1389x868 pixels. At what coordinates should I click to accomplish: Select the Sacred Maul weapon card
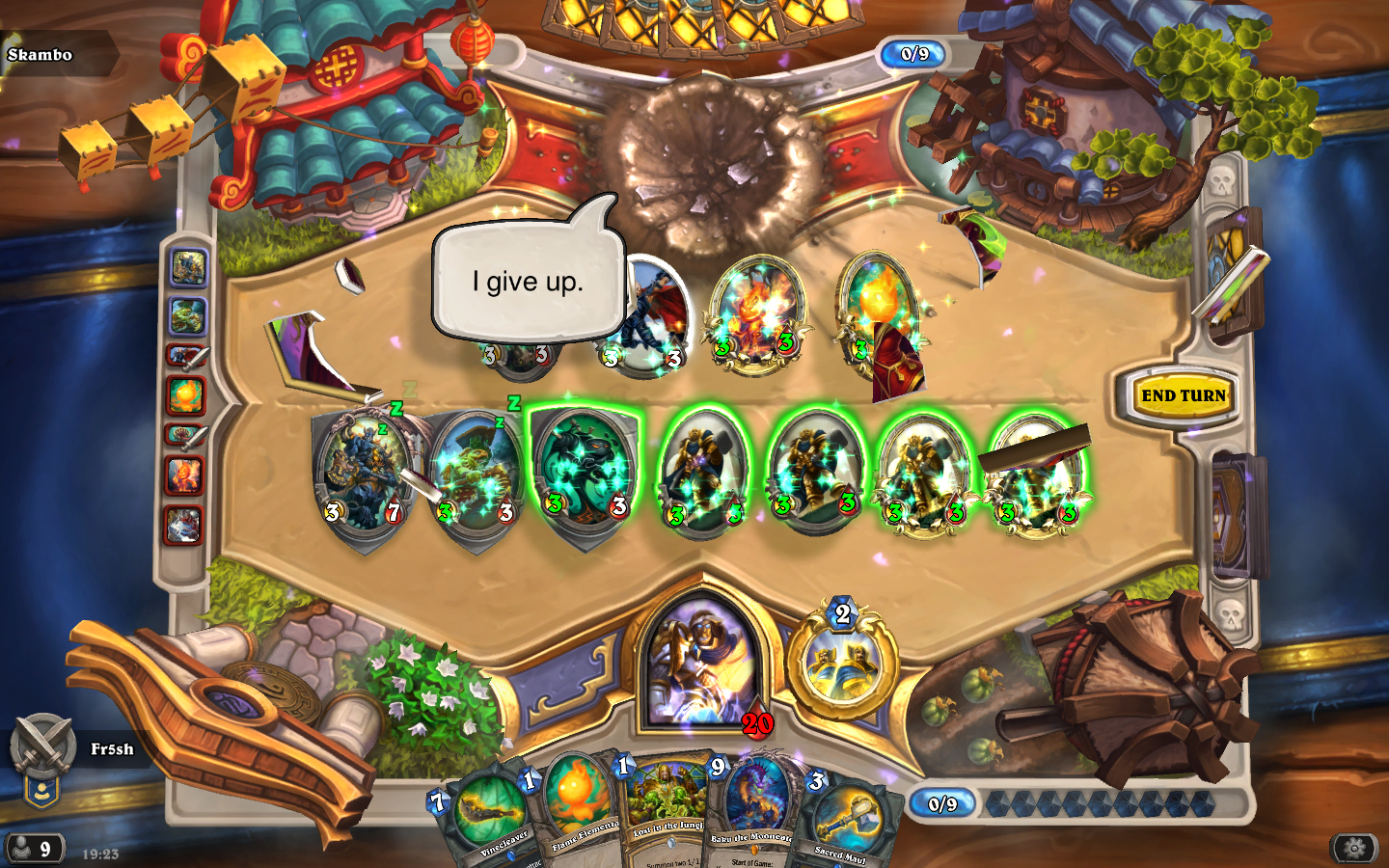(x=844, y=820)
